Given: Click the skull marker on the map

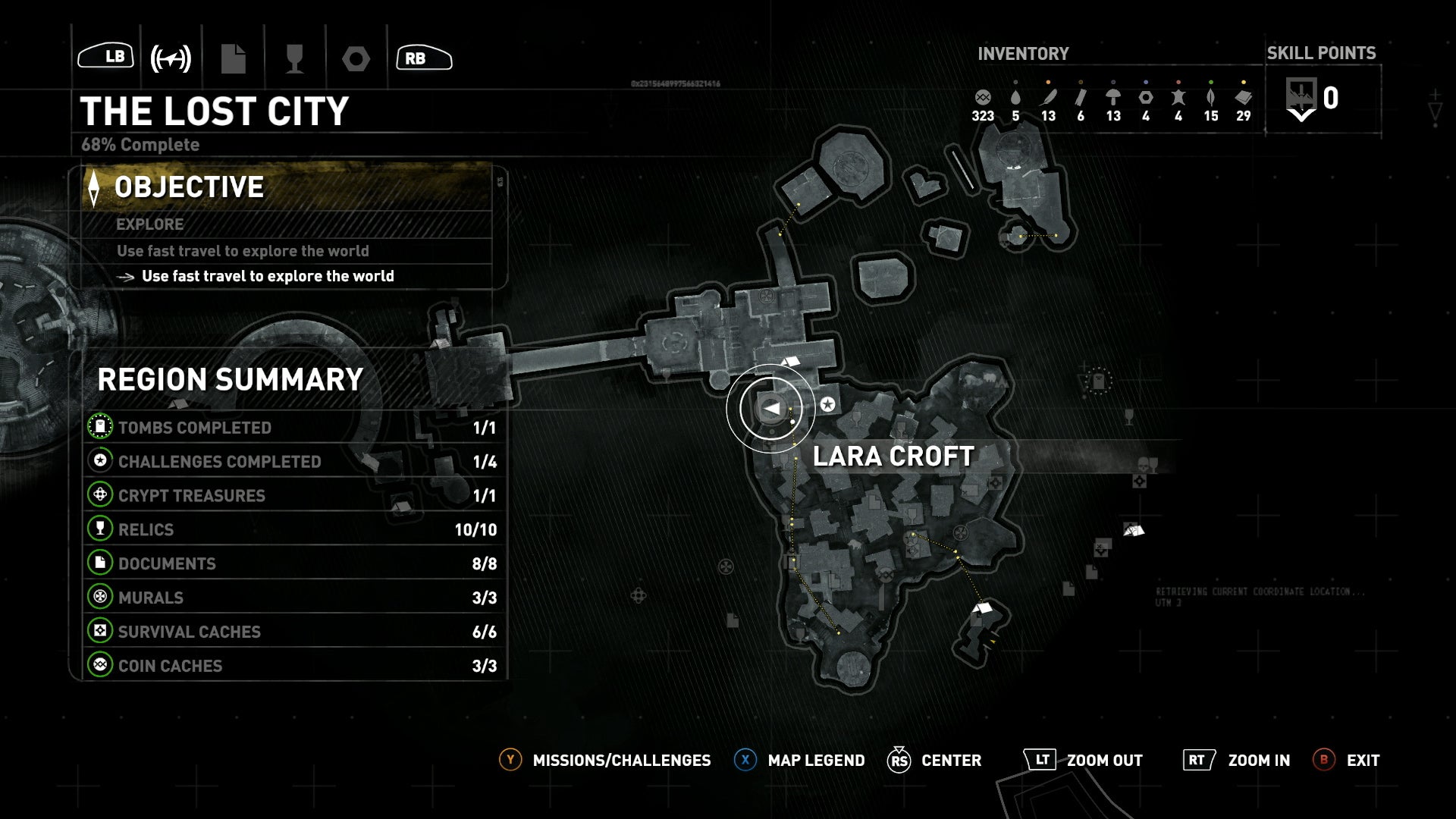Looking at the screenshot, I should [x=1143, y=464].
